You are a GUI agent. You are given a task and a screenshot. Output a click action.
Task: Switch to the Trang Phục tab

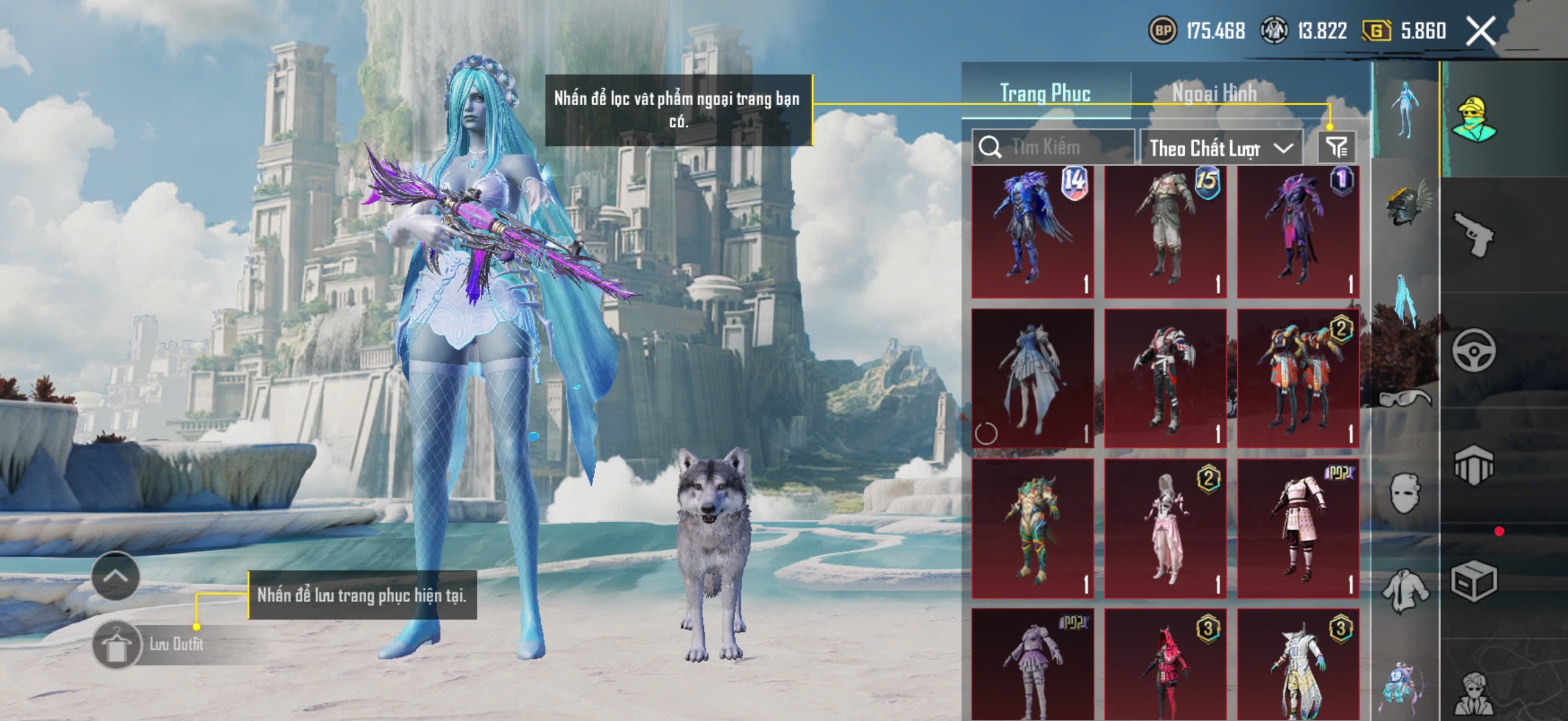tap(1045, 93)
